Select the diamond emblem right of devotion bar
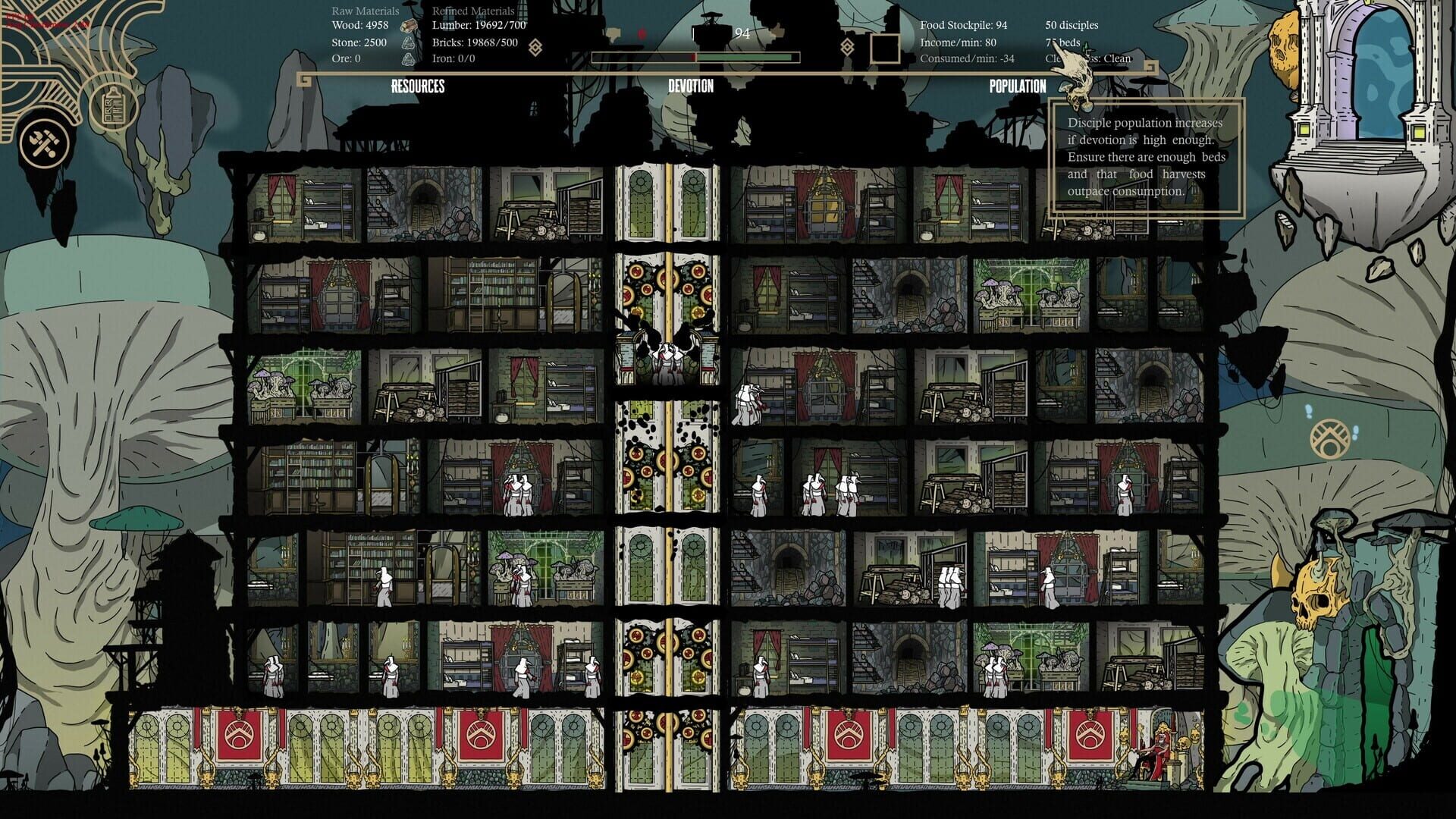This screenshot has height=819, width=1456. (848, 47)
